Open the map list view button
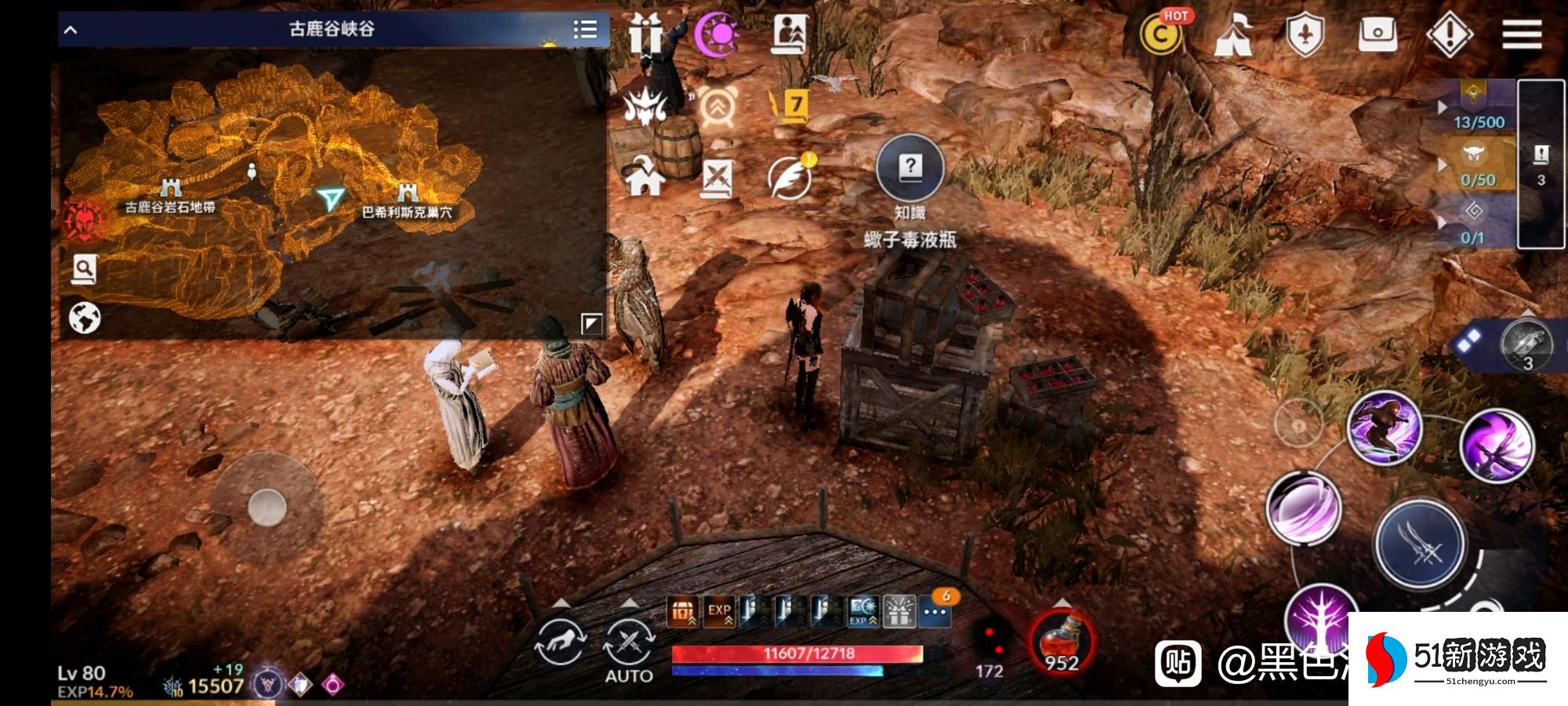Viewport: 1568px width, 706px height. 585,30
